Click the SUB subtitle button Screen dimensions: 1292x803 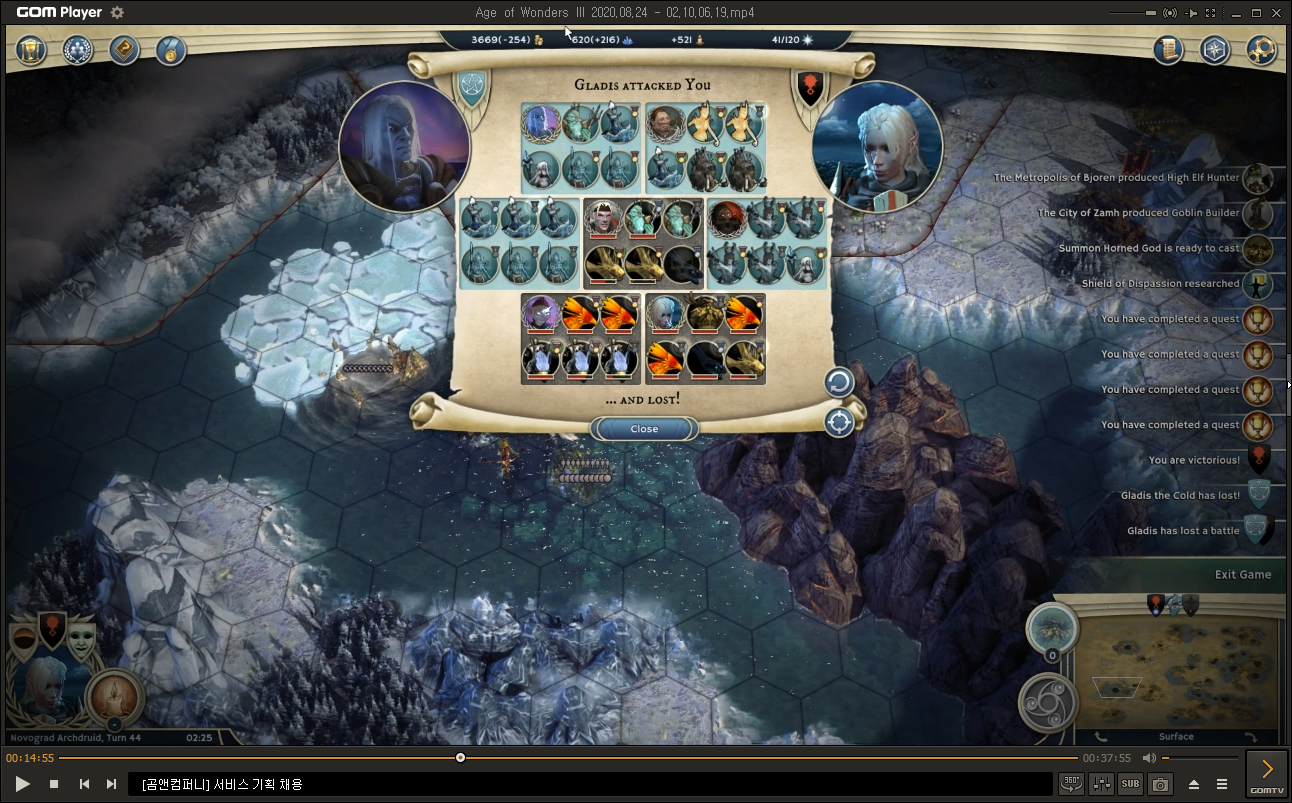pos(1130,784)
